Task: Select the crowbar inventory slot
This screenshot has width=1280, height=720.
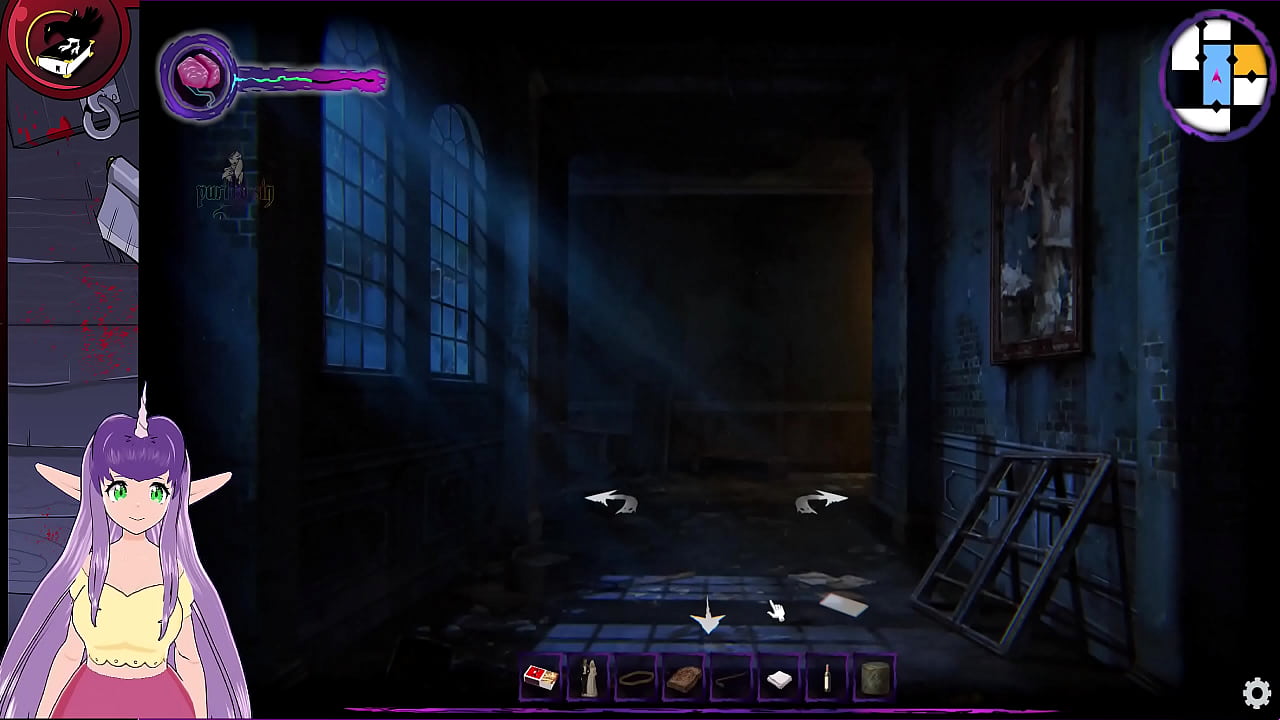Action: [731, 679]
